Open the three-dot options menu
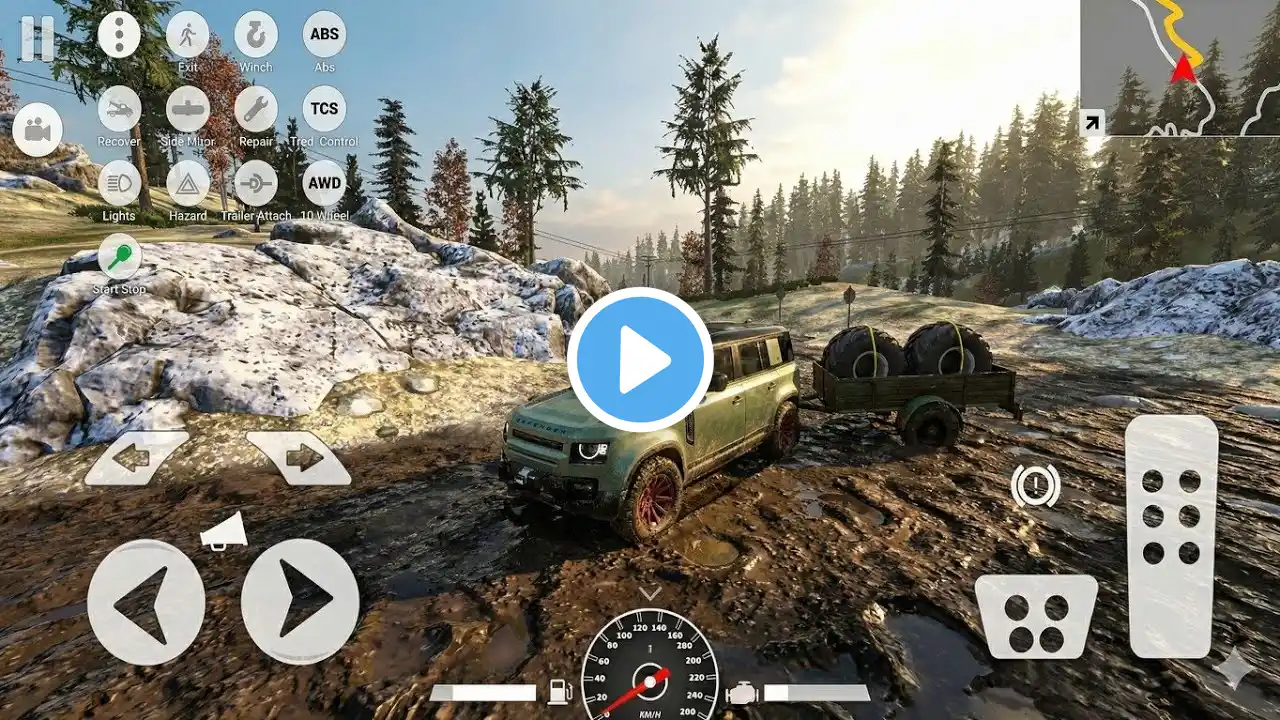 point(119,35)
